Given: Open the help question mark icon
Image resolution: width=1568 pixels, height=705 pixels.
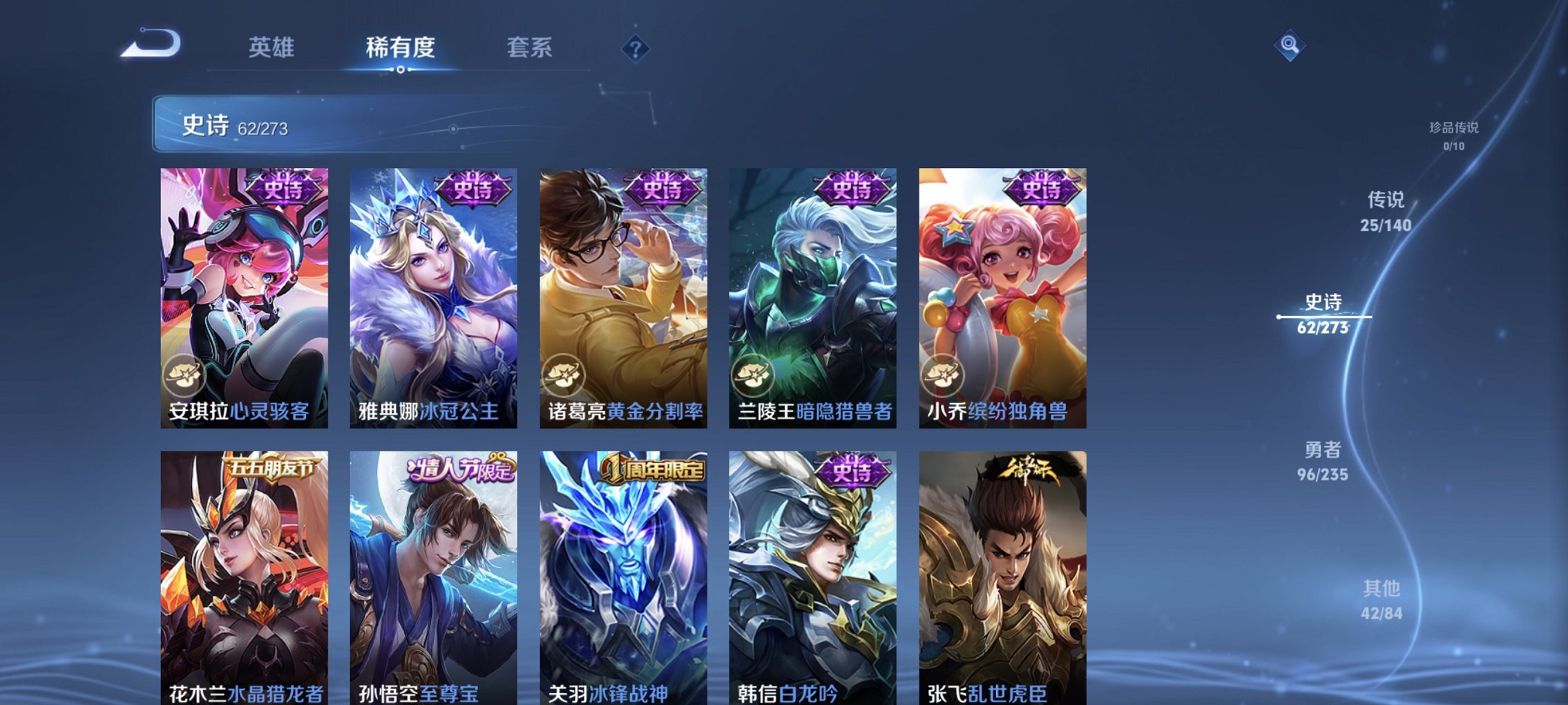Looking at the screenshot, I should tap(635, 50).
